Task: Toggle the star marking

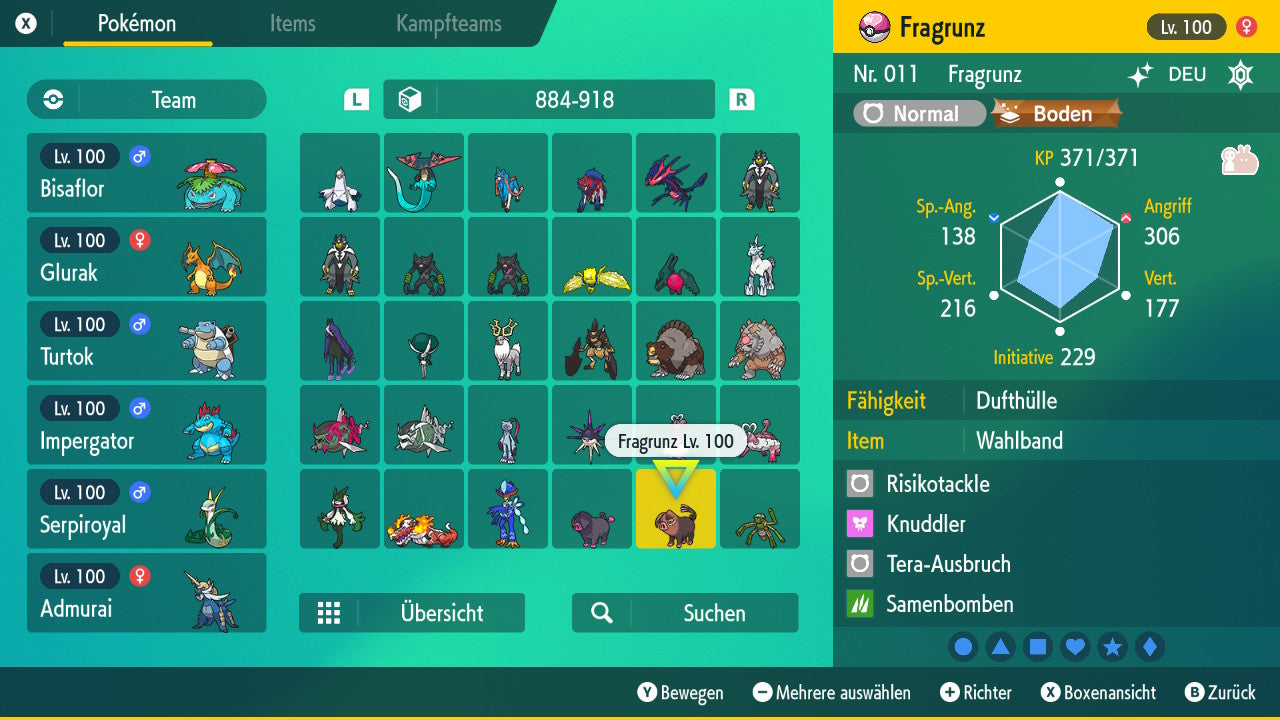Action: (1112, 647)
